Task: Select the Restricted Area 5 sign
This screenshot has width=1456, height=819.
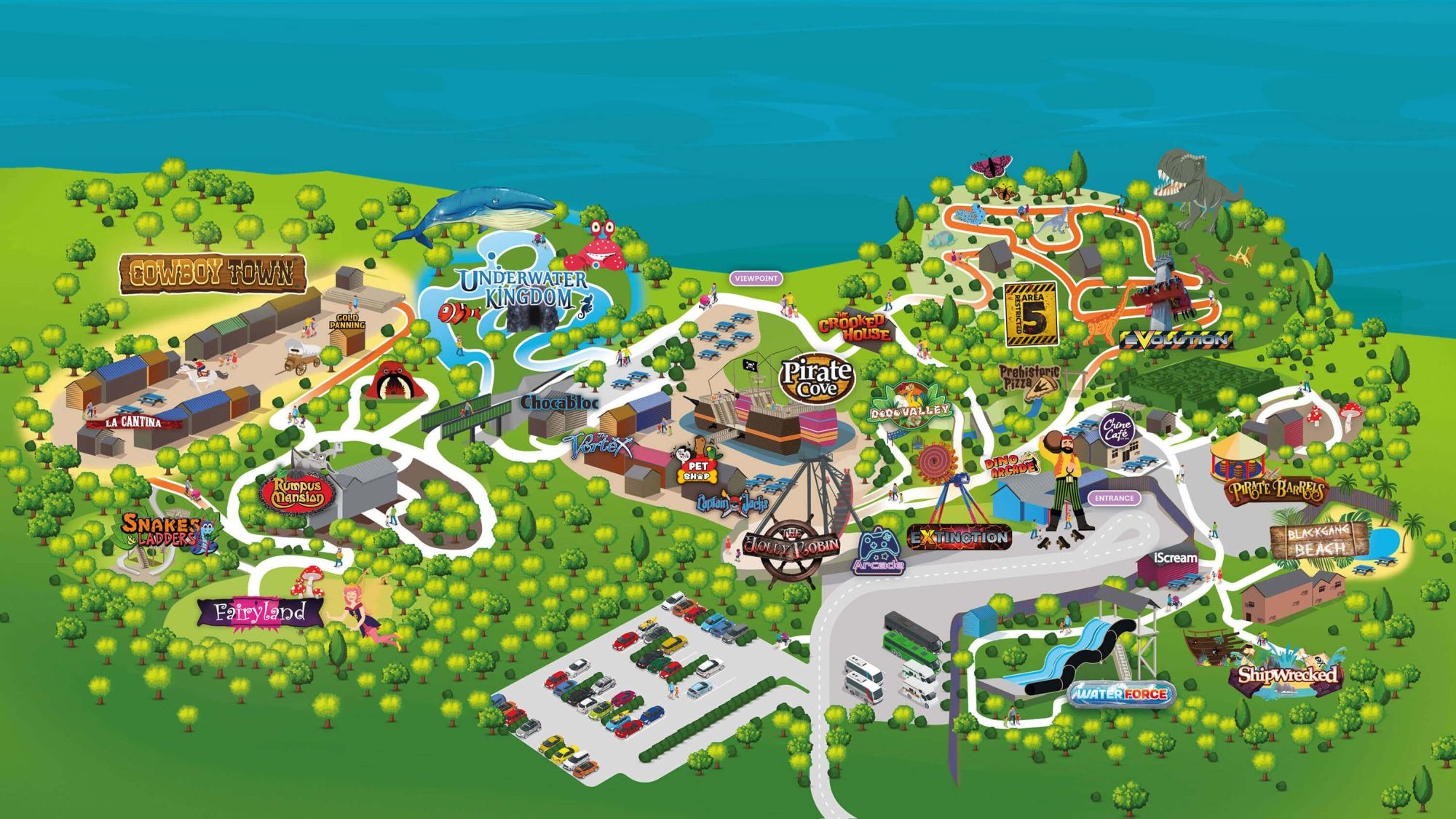Action: [x=1031, y=314]
